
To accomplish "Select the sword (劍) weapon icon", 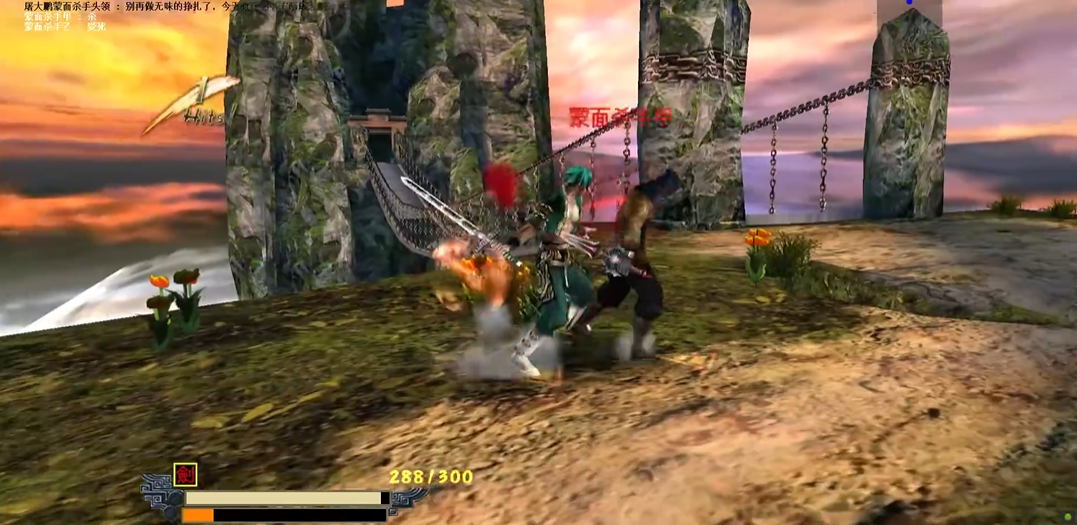I will click(184, 475).
